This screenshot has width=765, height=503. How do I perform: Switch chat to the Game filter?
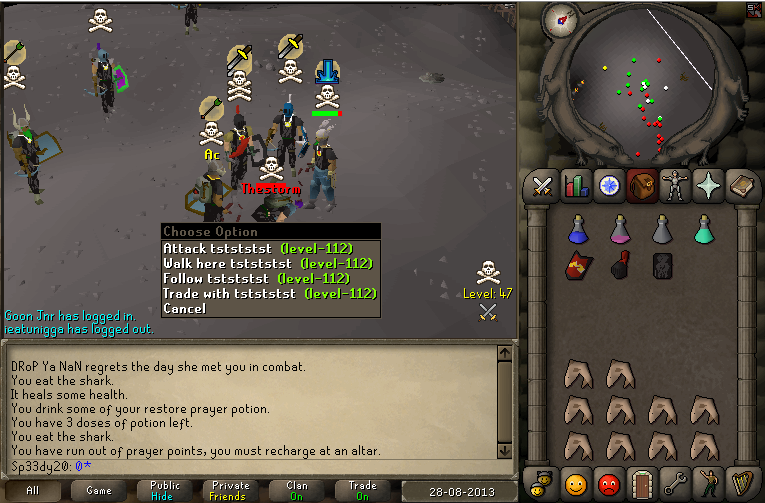click(98, 490)
